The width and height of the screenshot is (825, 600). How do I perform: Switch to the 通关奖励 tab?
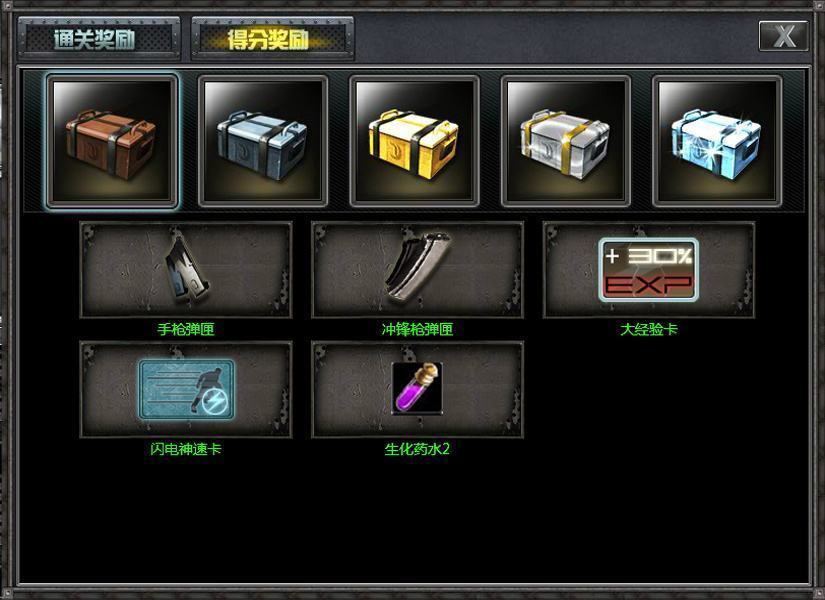pyautogui.click(x=98, y=39)
